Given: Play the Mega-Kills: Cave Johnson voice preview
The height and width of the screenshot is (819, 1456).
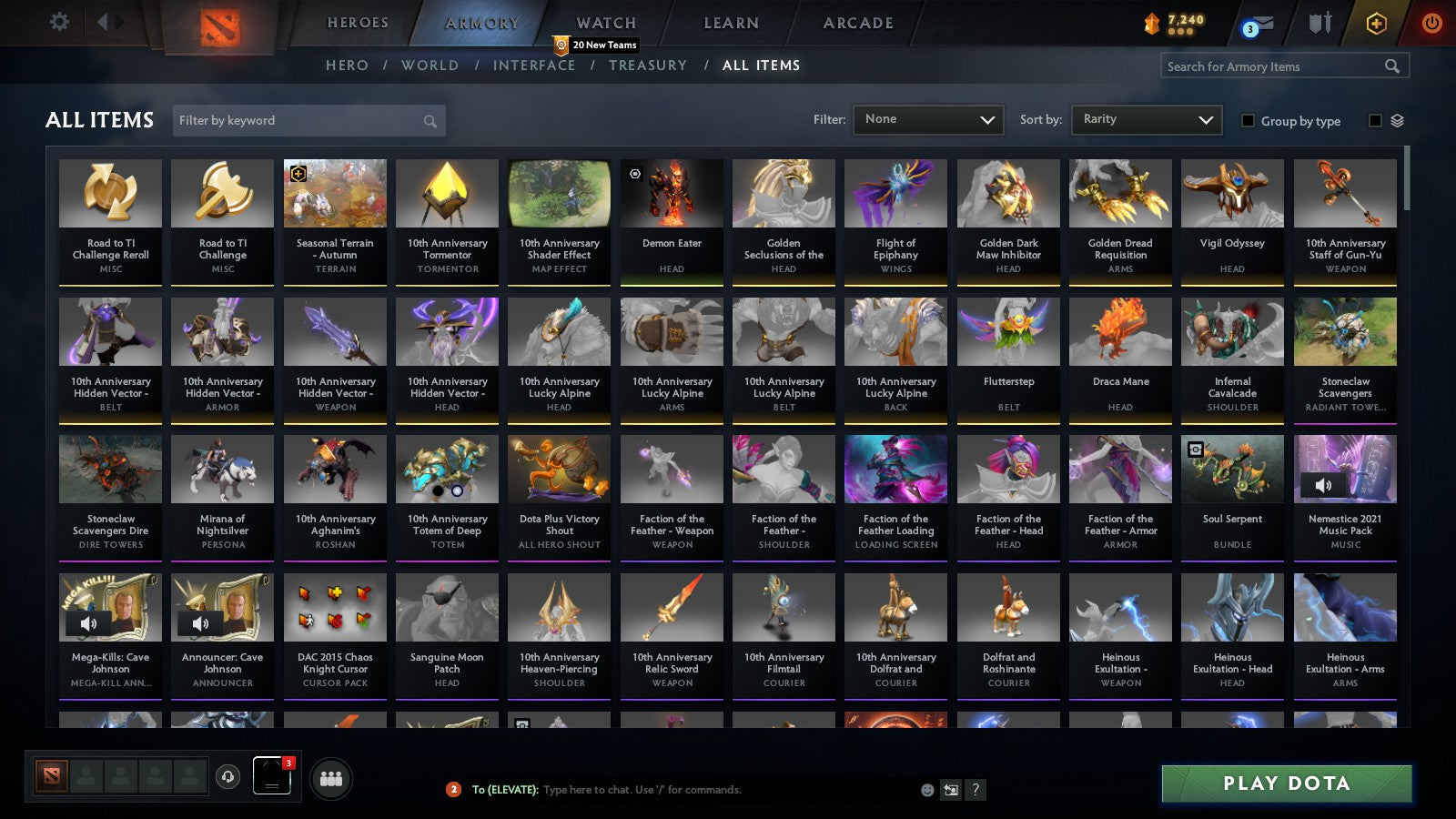Looking at the screenshot, I should pyautogui.click(x=89, y=623).
